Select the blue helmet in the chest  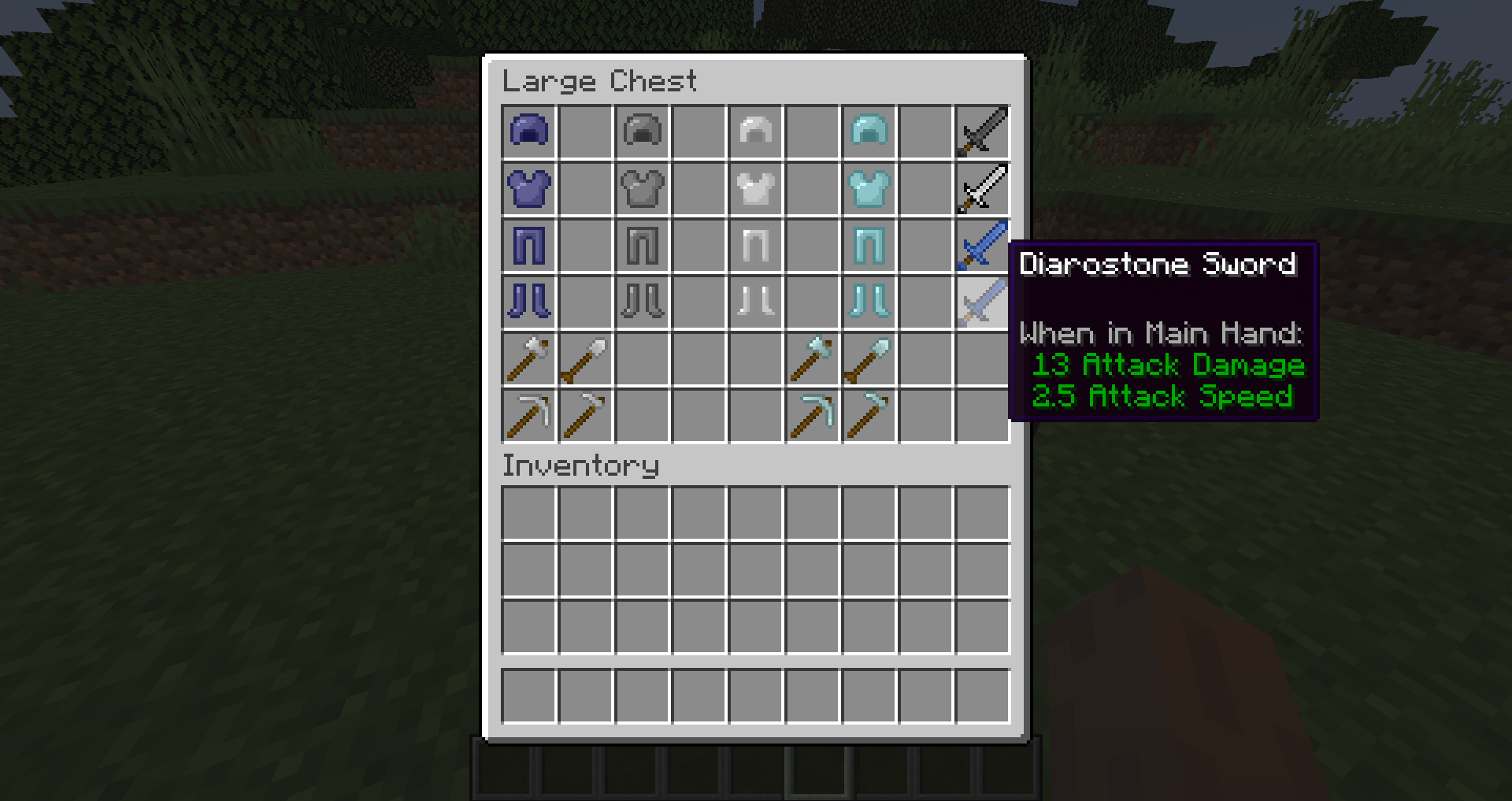528,132
